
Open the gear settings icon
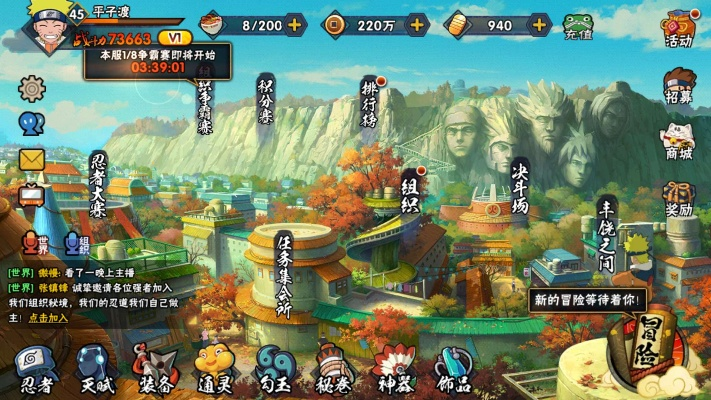click(x=32, y=88)
